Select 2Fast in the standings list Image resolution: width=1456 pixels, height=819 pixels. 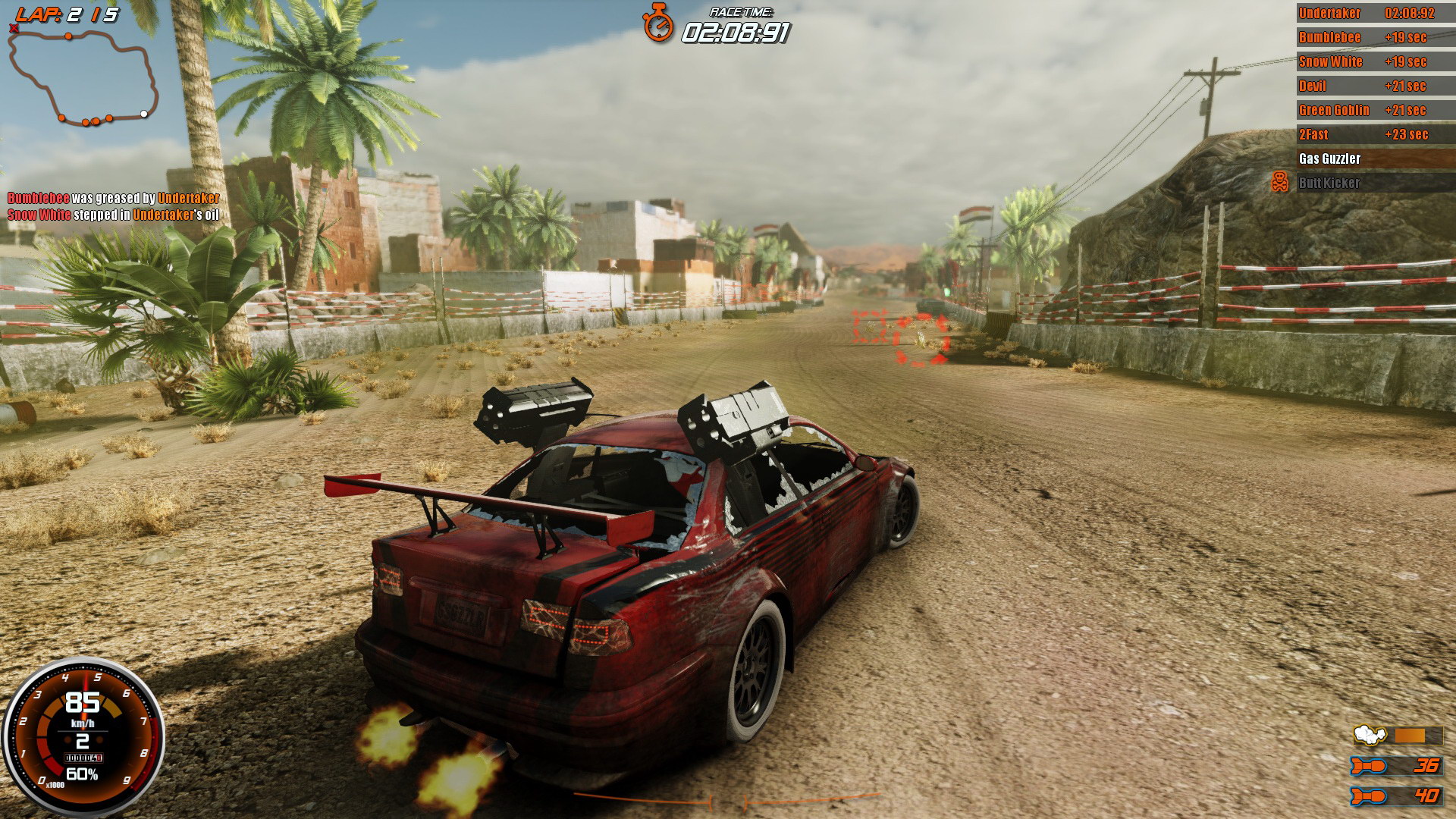coord(1313,134)
